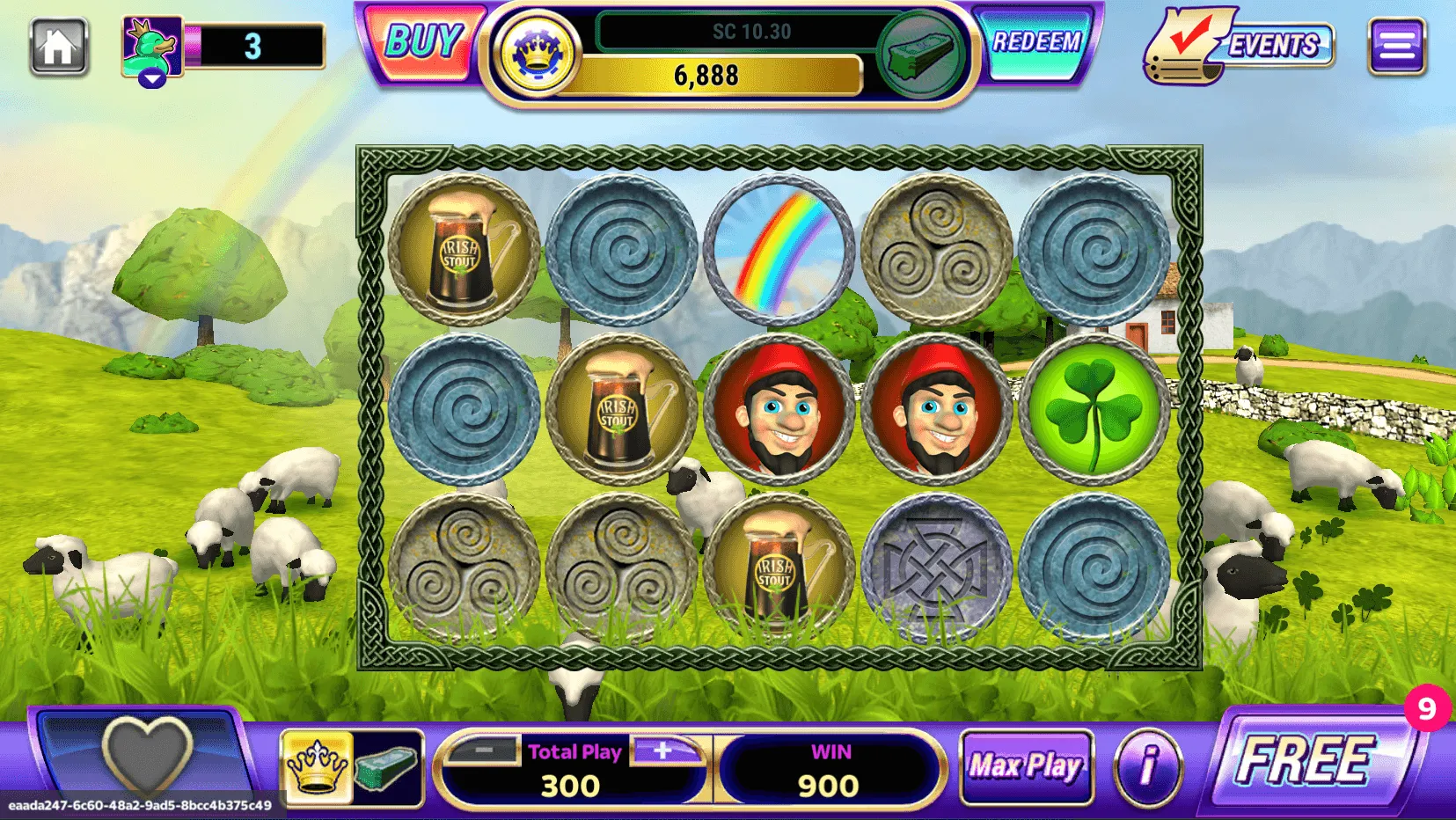Click the gold crown coin icon in balance bar

coord(536,55)
